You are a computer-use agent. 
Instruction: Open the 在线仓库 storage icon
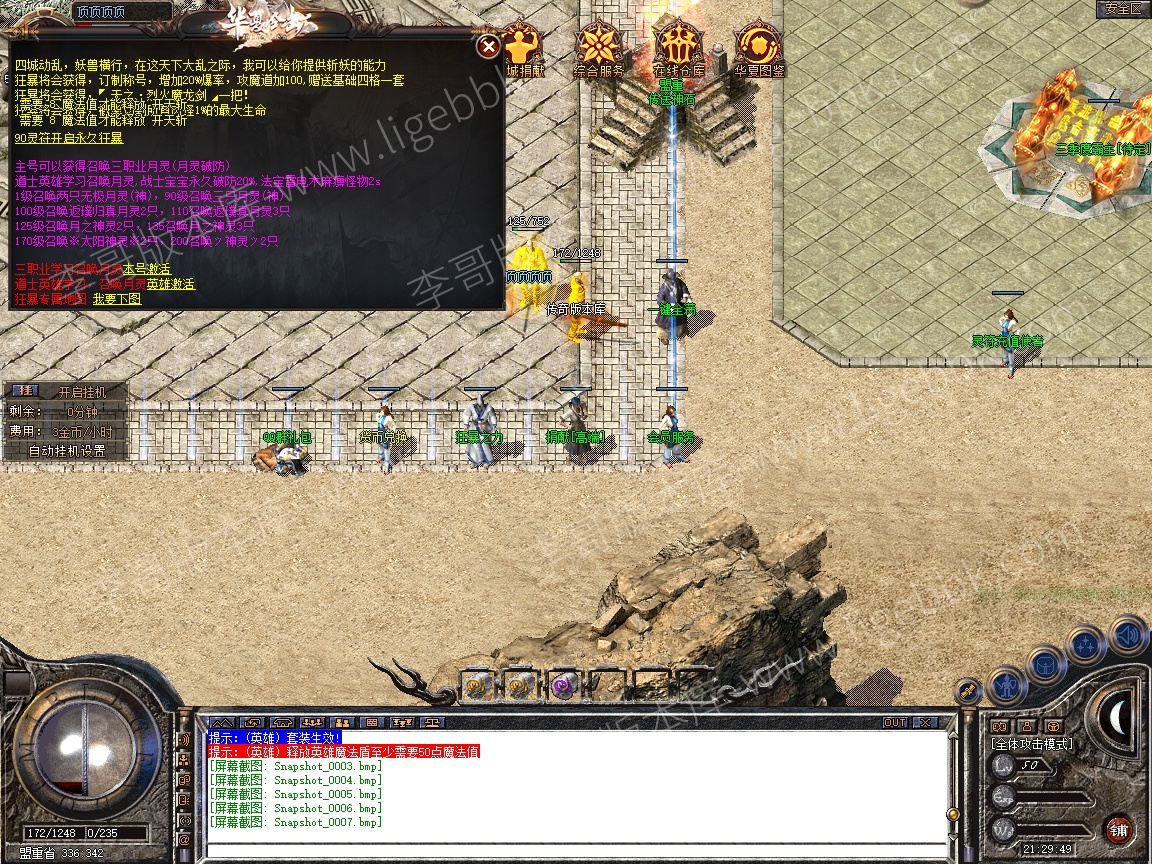tap(679, 48)
